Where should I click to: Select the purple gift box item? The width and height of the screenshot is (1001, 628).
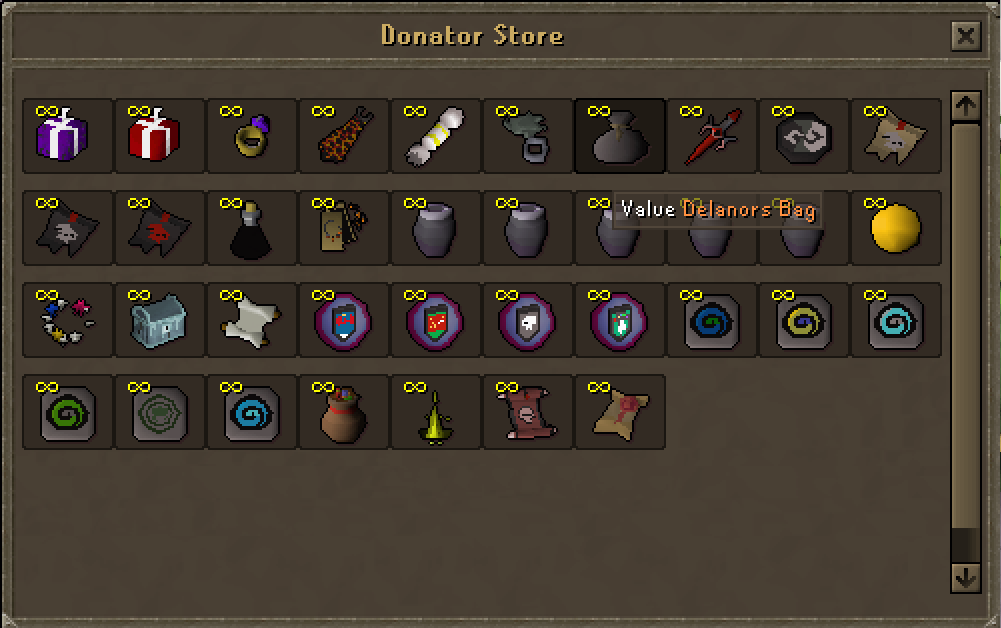tap(62, 137)
